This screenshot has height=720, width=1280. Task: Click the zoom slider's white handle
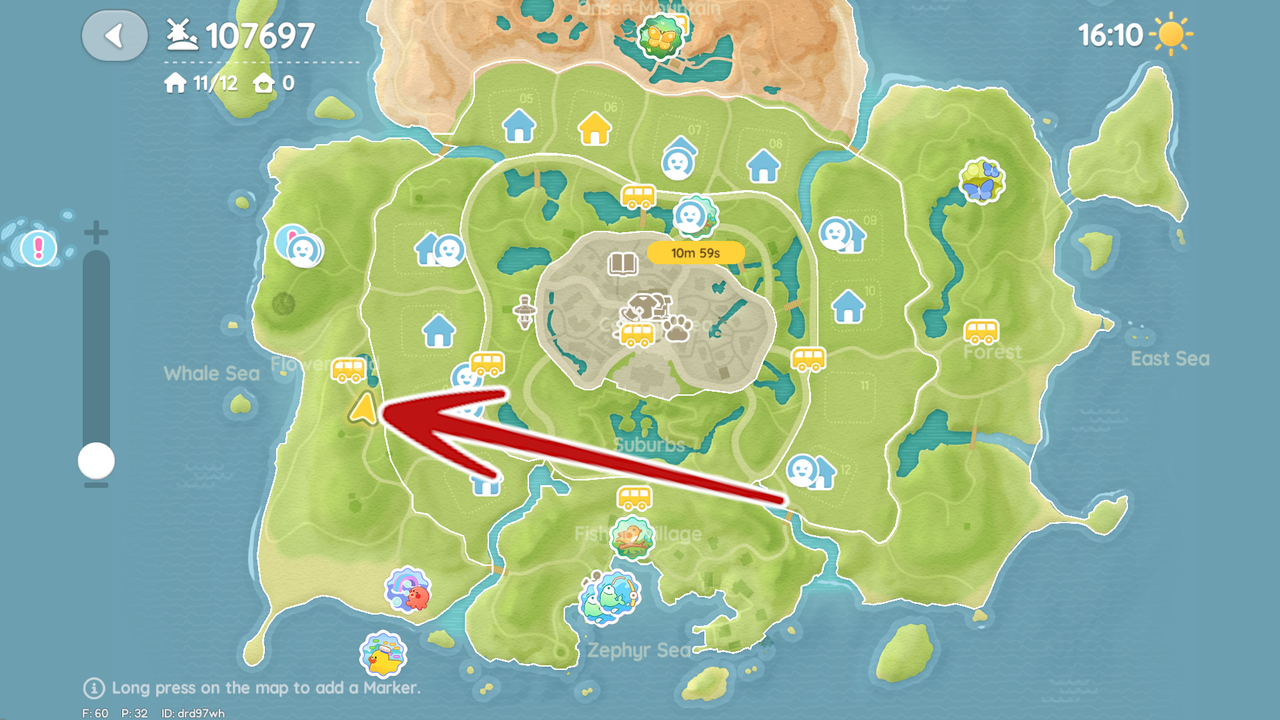(96, 461)
